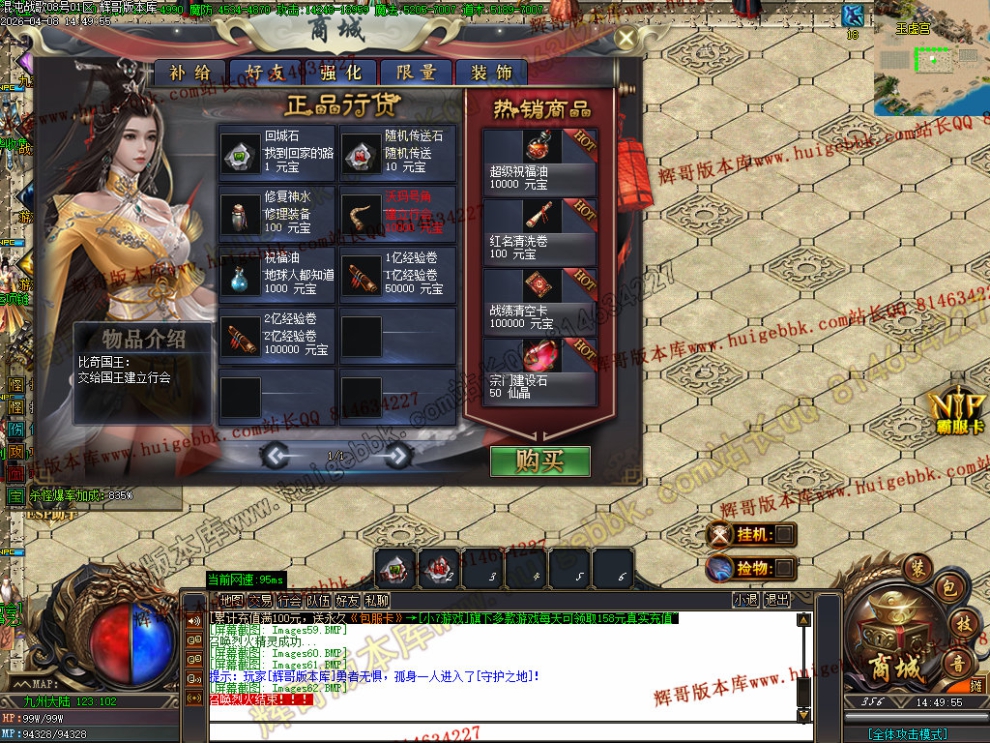Select hot item 超级祝福油
The width and height of the screenshot is (990, 743).
540,160
